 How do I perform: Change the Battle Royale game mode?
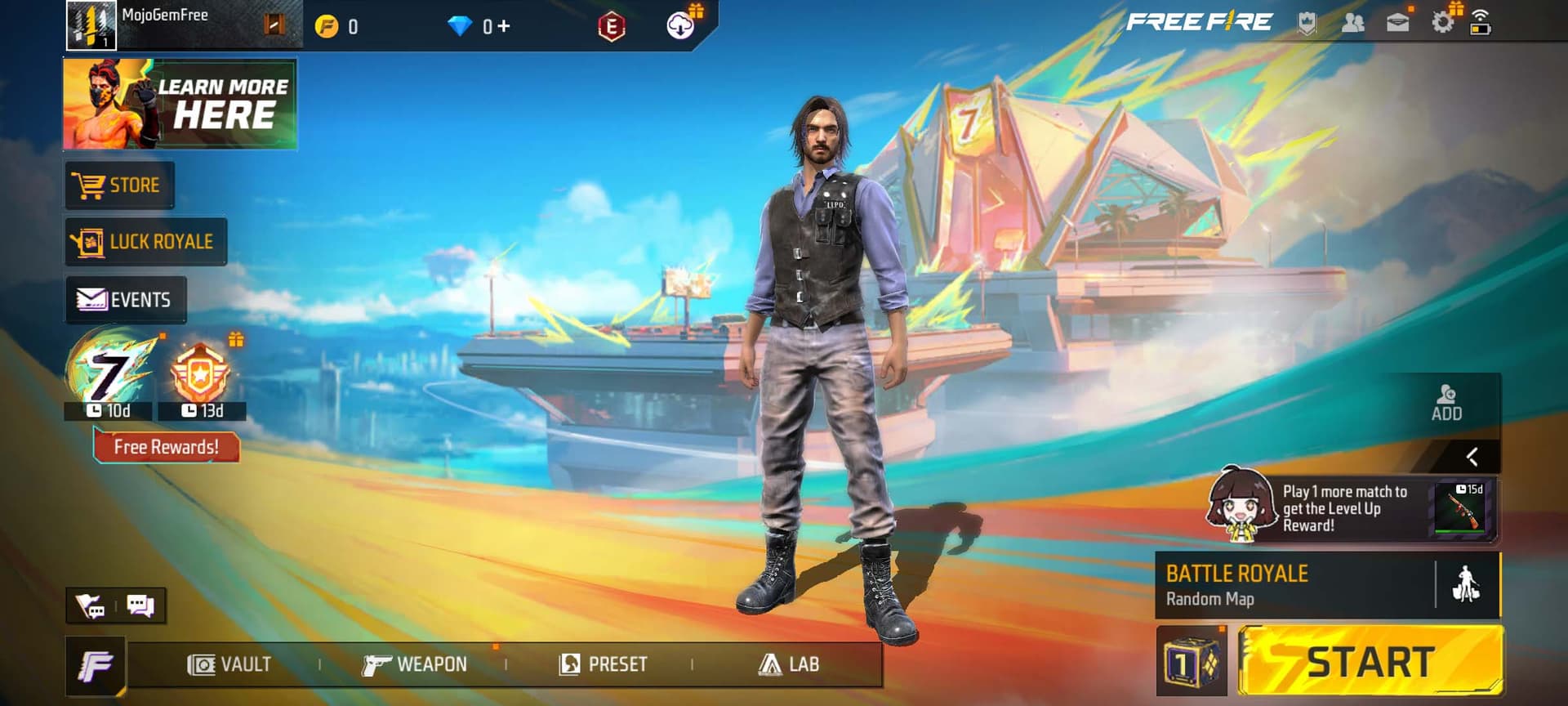tap(1294, 585)
